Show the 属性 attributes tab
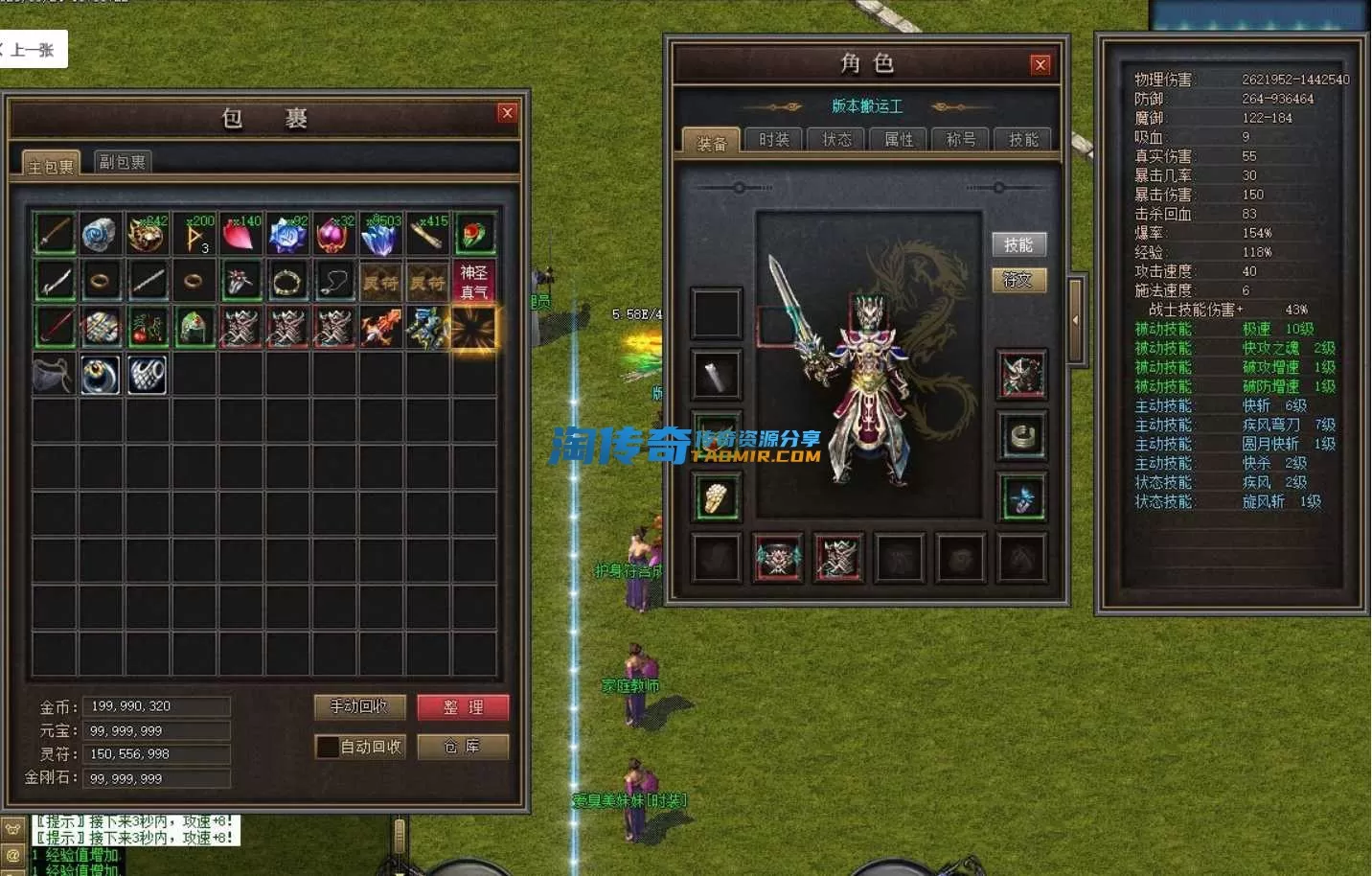 click(x=899, y=140)
